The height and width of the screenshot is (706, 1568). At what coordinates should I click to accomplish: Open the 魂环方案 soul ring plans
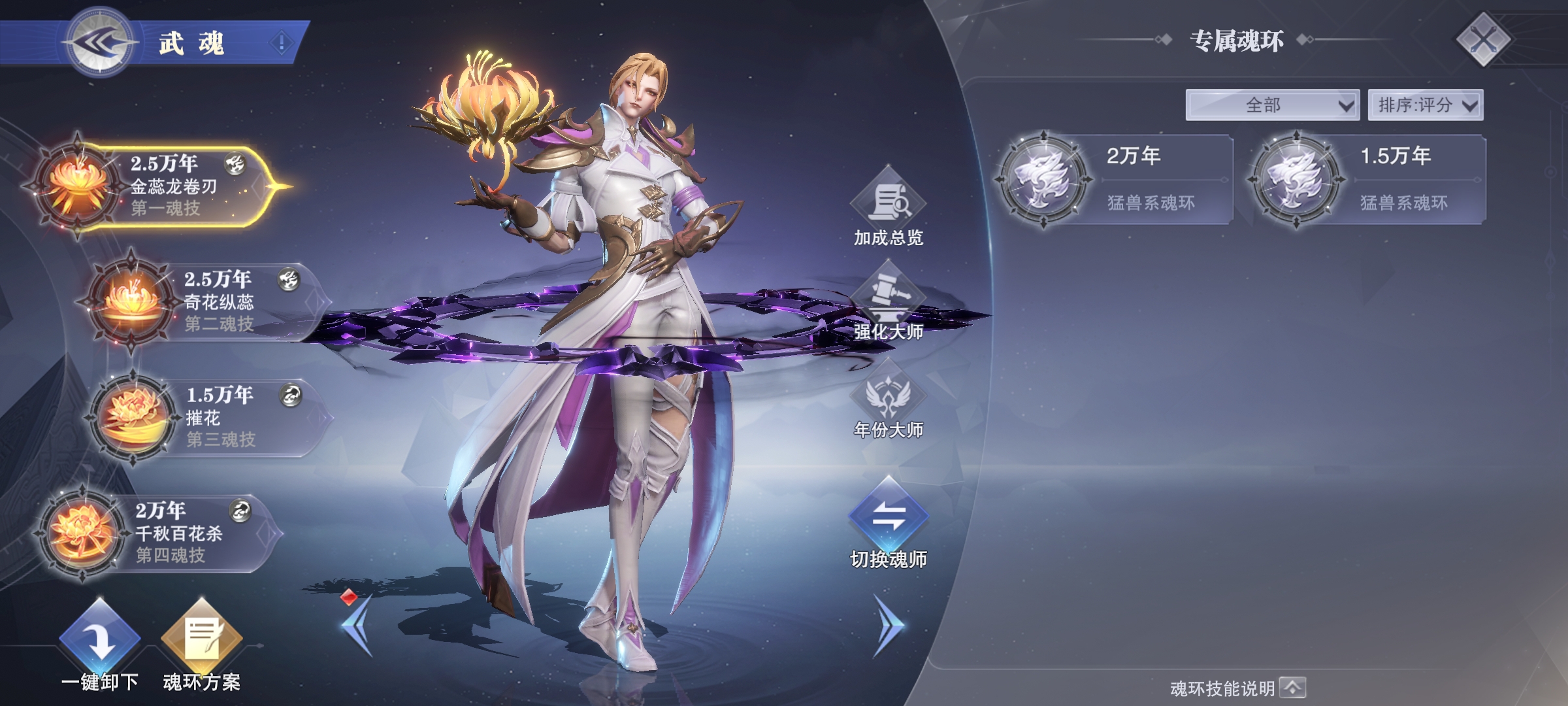201,645
